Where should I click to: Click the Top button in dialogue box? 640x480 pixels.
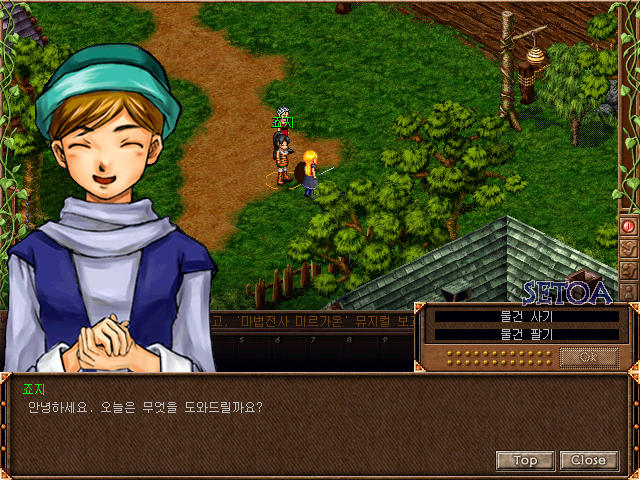tap(525, 460)
